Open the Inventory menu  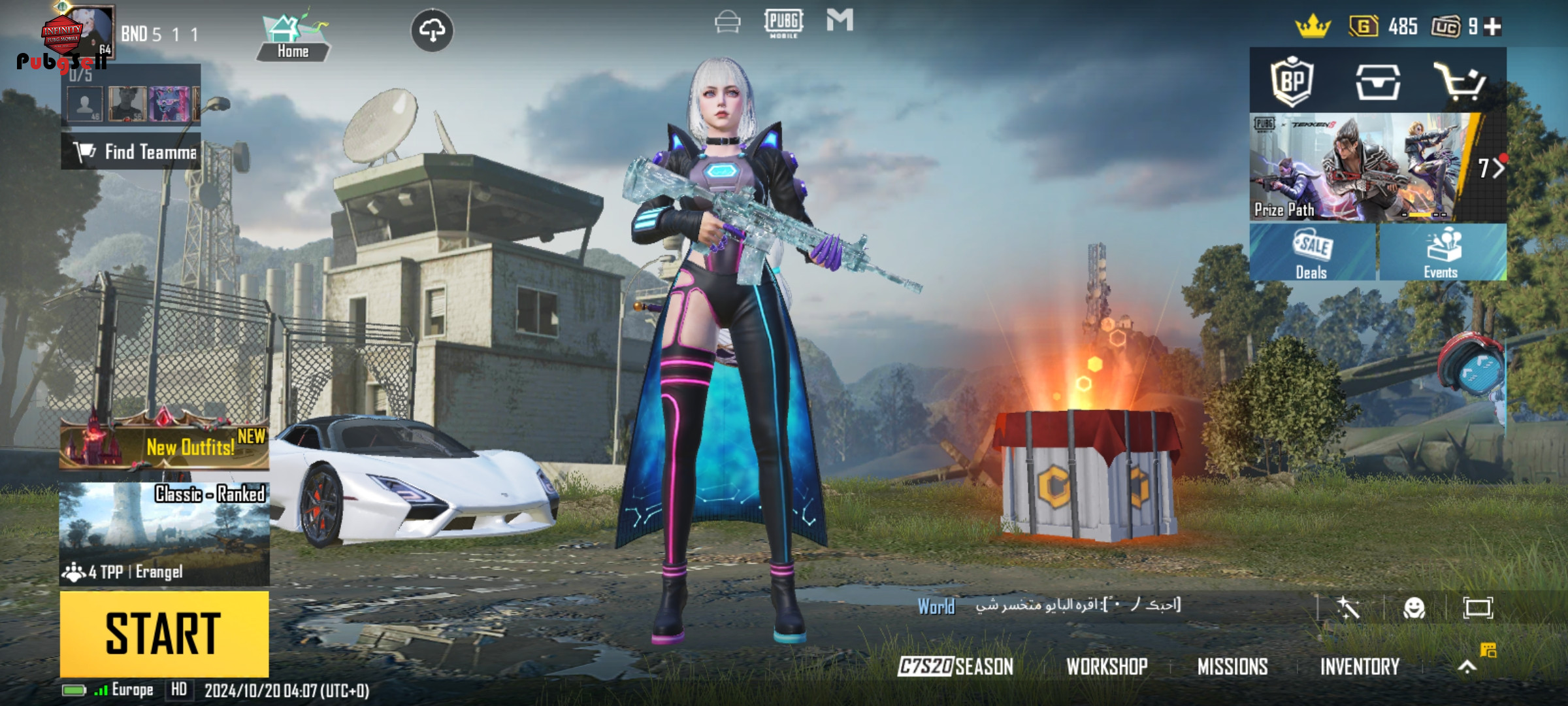tap(1360, 666)
